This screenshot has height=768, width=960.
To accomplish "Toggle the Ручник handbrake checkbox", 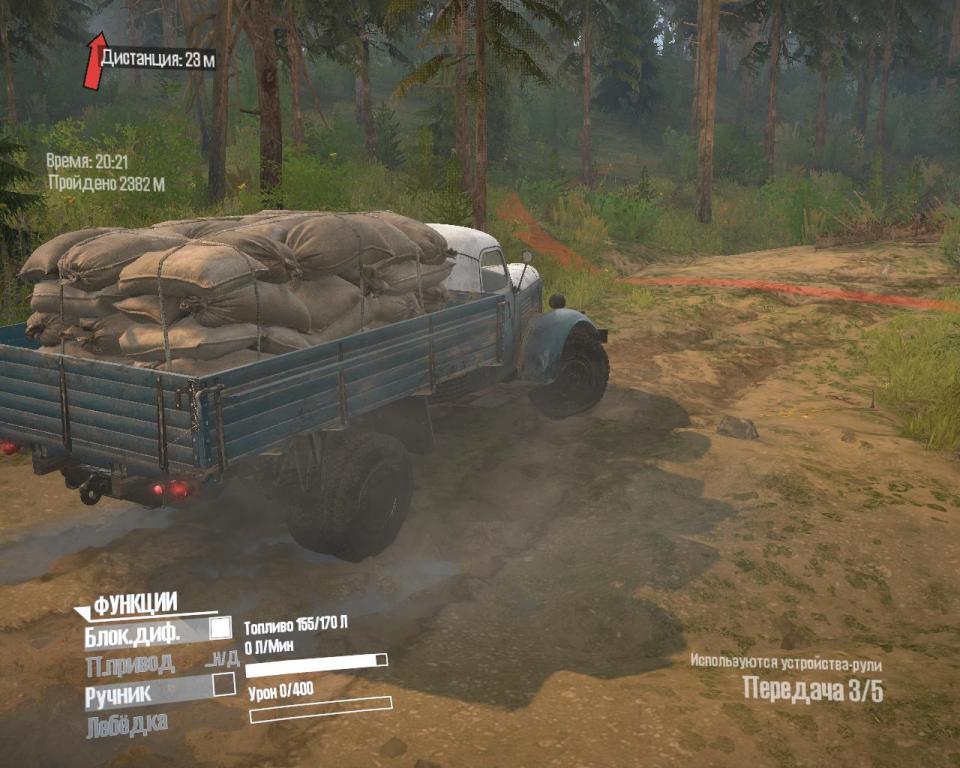I will pyautogui.click(x=224, y=684).
